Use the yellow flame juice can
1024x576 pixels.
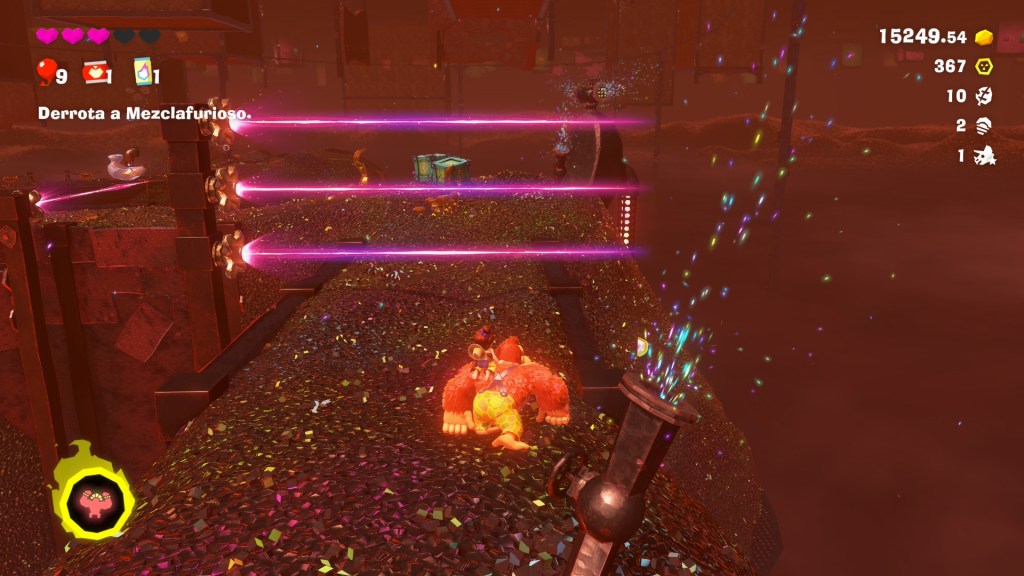142,71
